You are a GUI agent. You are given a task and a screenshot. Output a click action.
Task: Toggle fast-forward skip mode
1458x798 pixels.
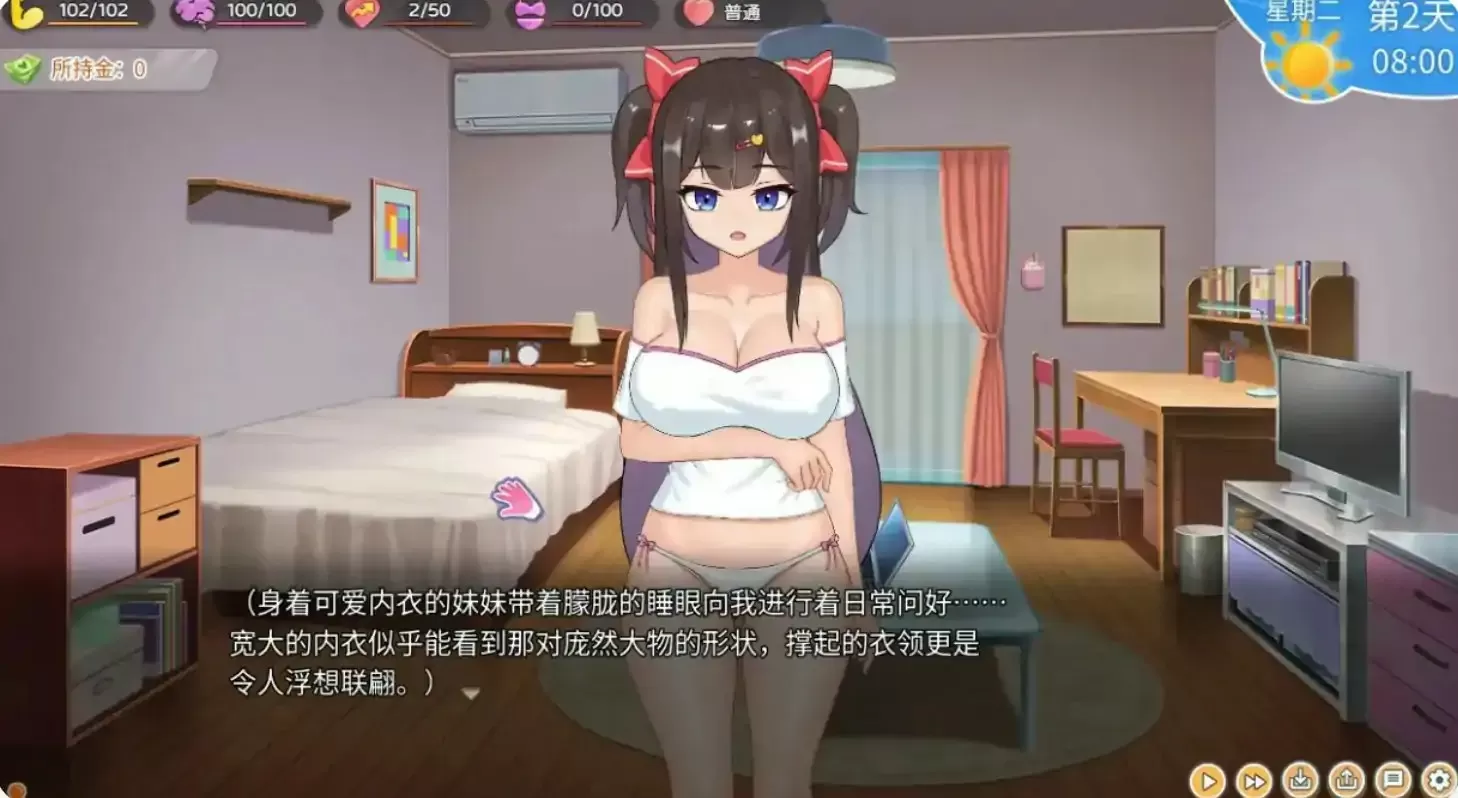[1253, 779]
